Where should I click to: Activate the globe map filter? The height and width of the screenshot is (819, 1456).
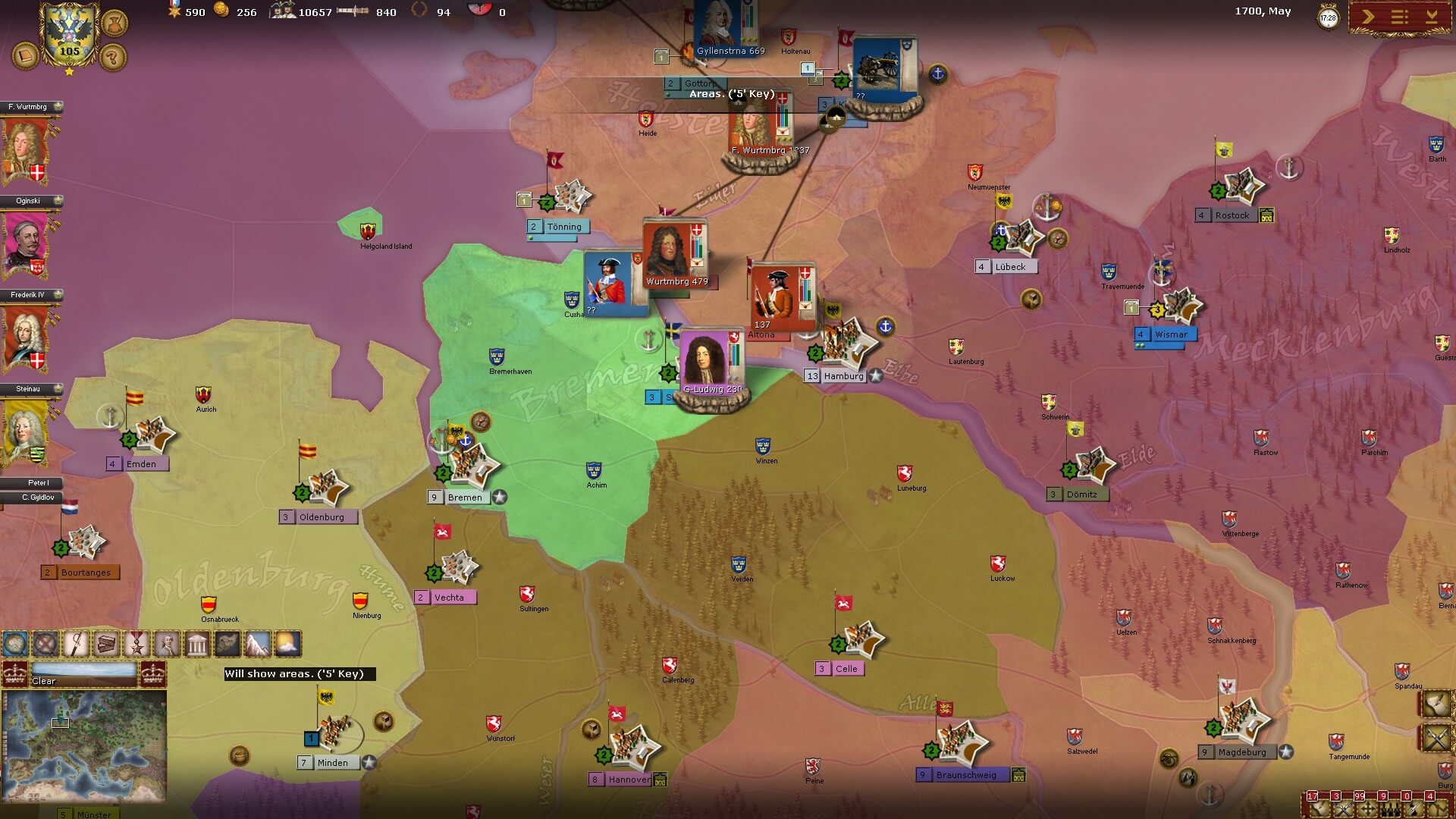[15, 645]
